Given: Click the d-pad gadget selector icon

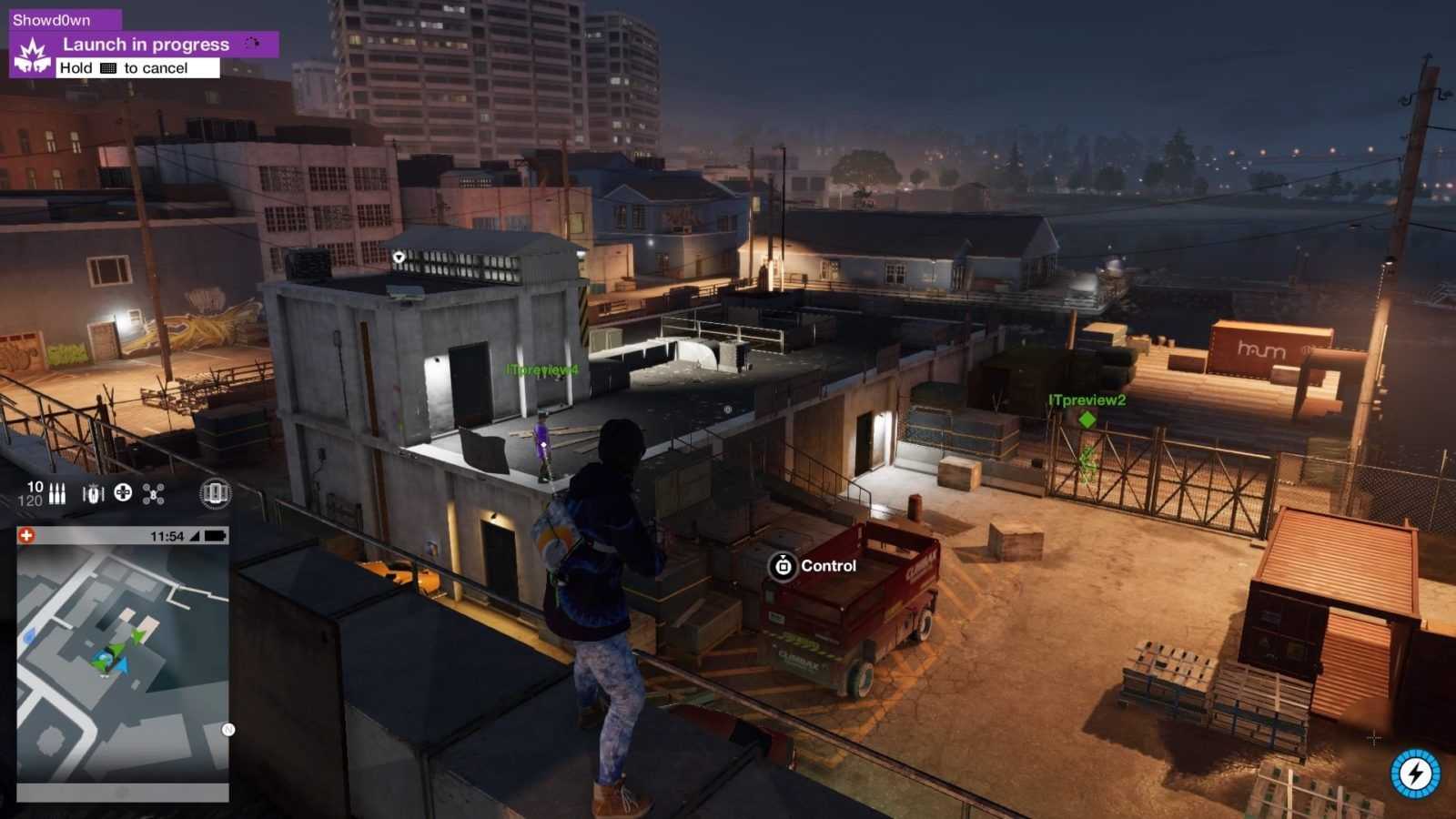Looking at the screenshot, I should [123, 493].
